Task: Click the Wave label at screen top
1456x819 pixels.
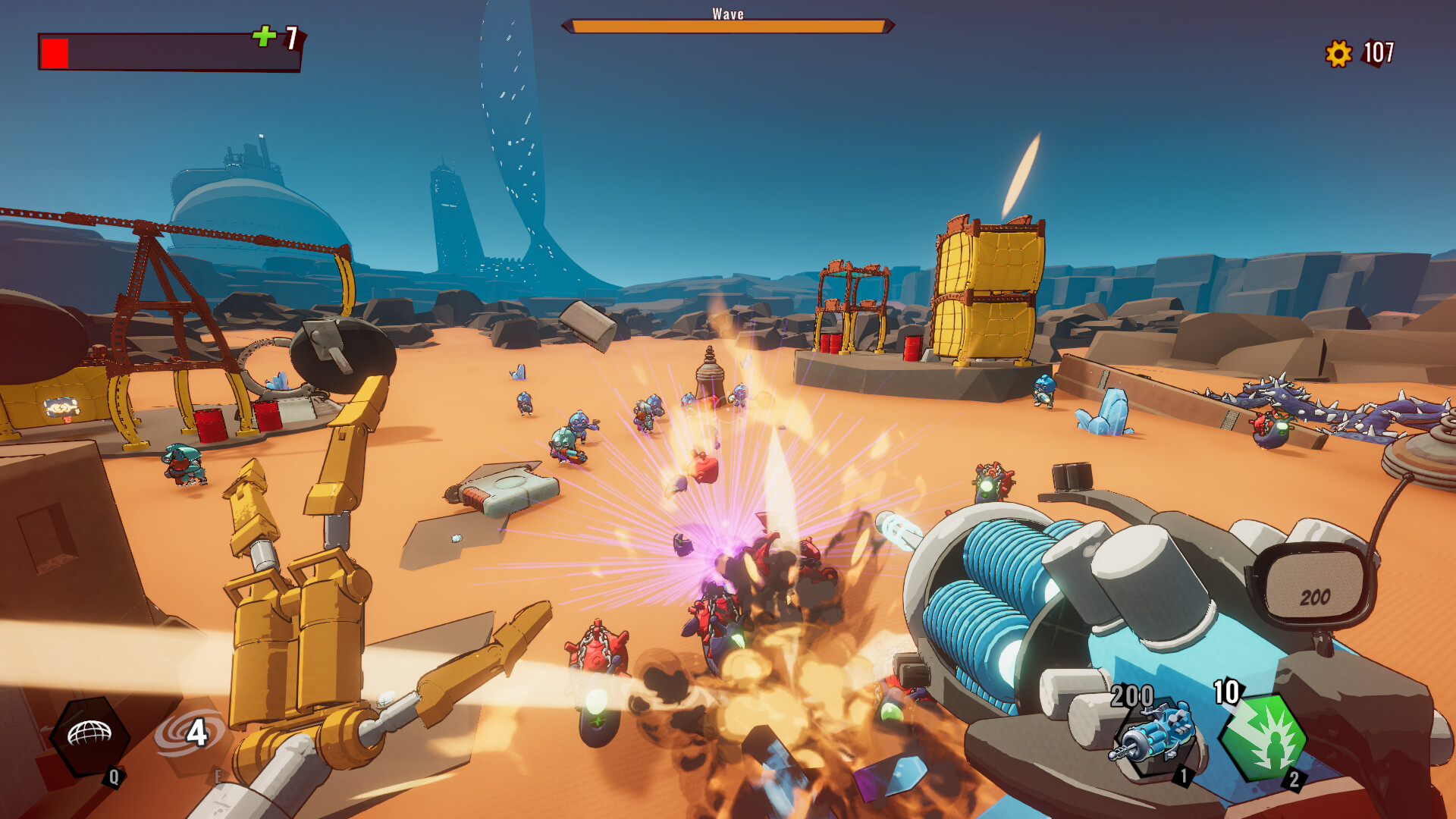Action: click(x=726, y=13)
